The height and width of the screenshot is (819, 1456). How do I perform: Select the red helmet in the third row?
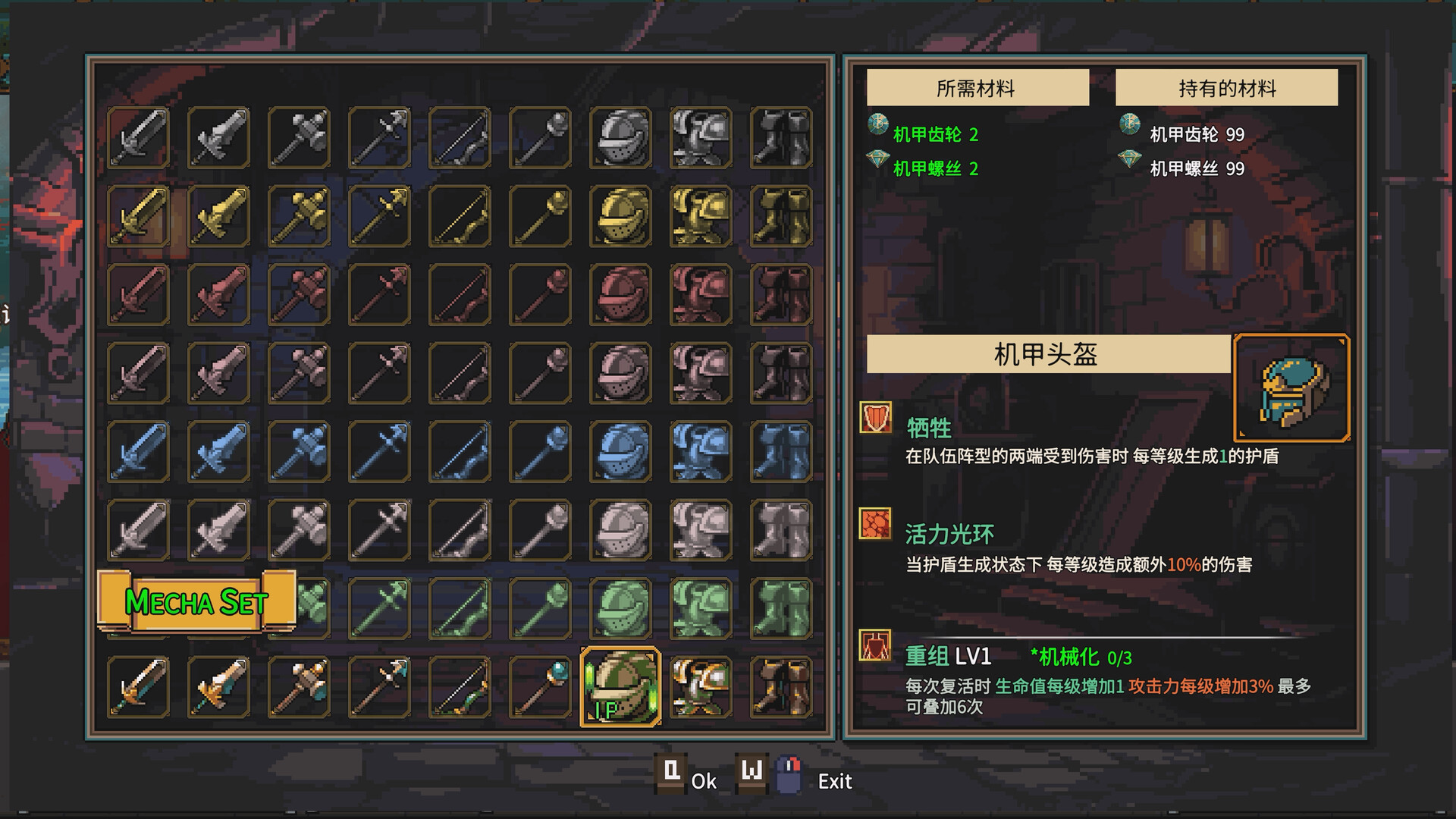(x=622, y=295)
